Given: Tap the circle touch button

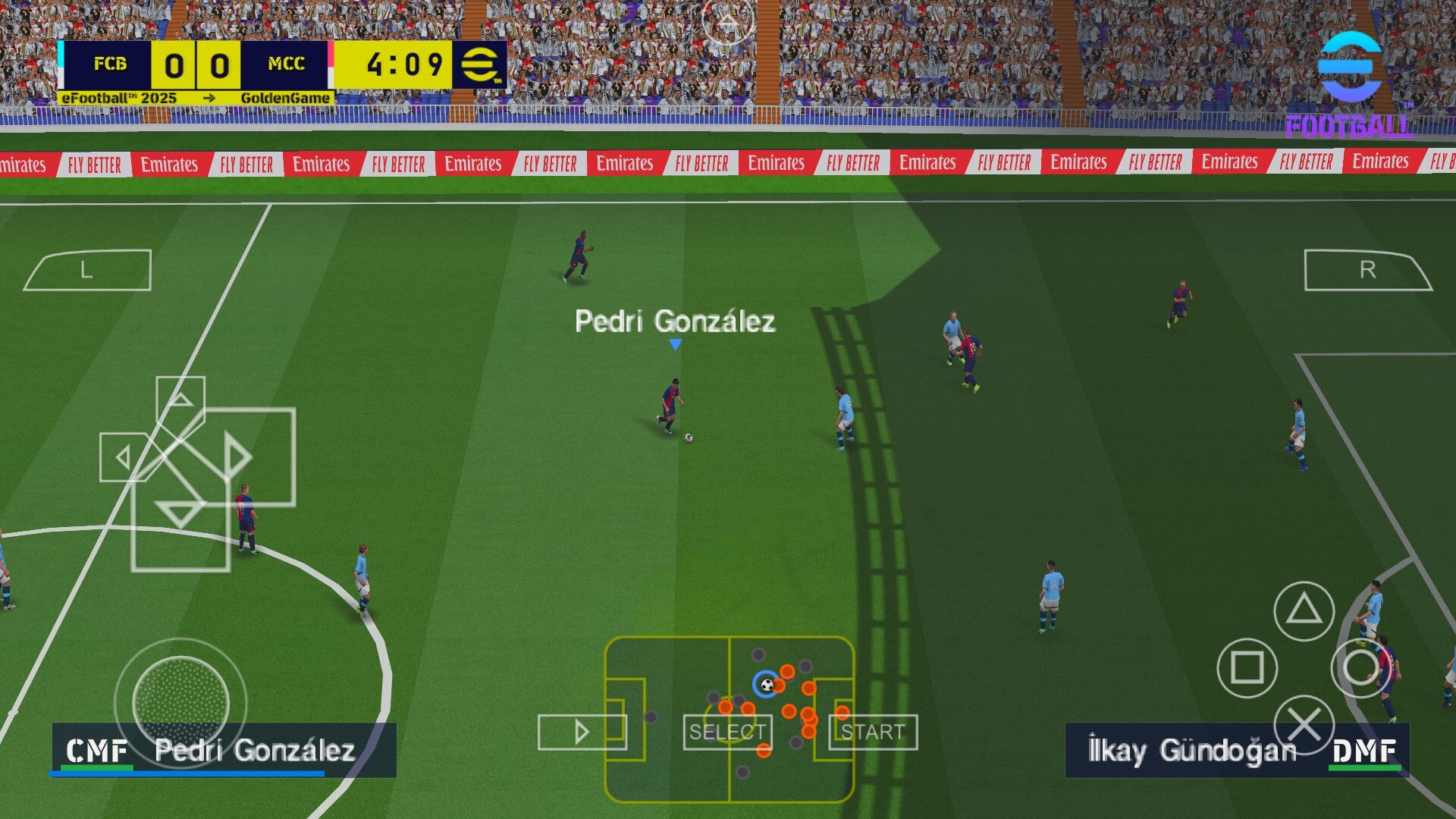Looking at the screenshot, I should pos(1360,668).
